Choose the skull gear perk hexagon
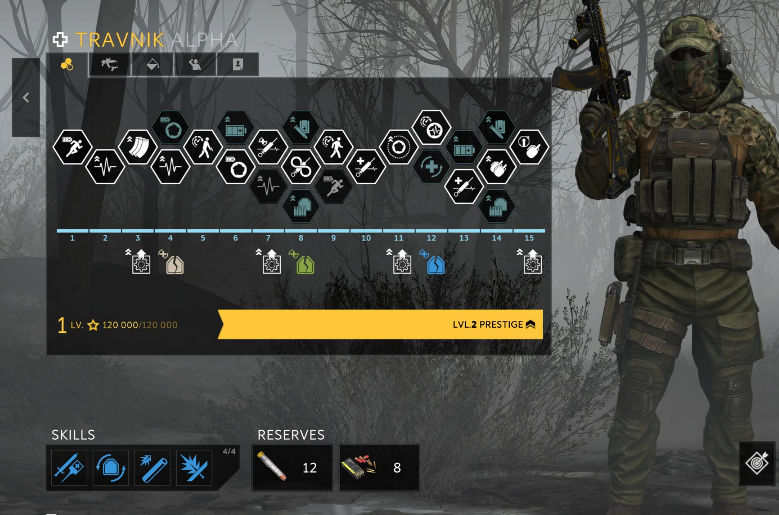This screenshot has width=779, height=515. click(x=431, y=127)
